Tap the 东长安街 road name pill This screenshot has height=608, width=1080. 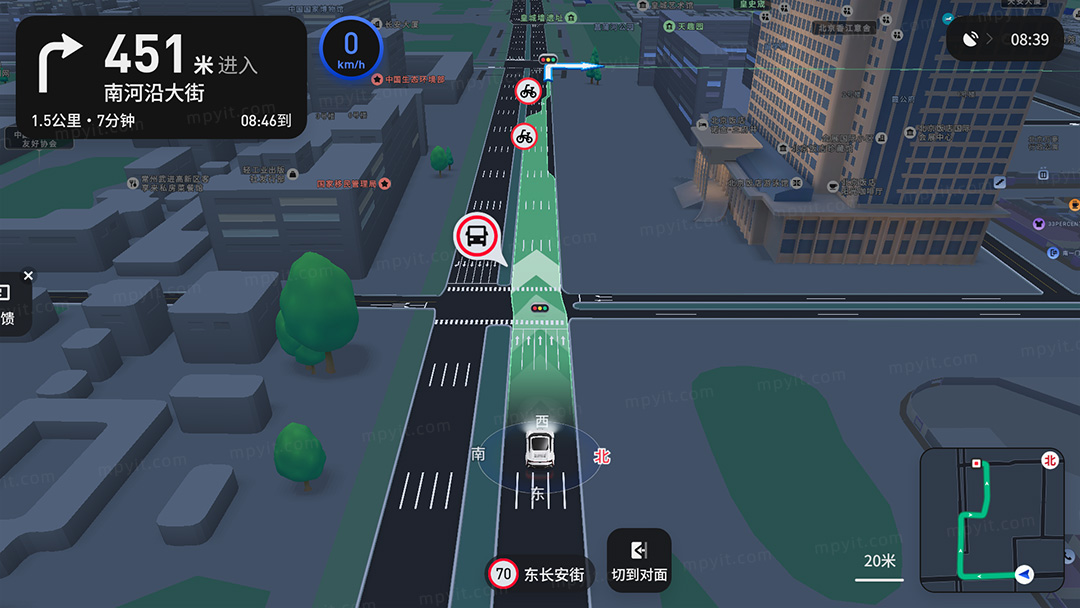[540, 574]
